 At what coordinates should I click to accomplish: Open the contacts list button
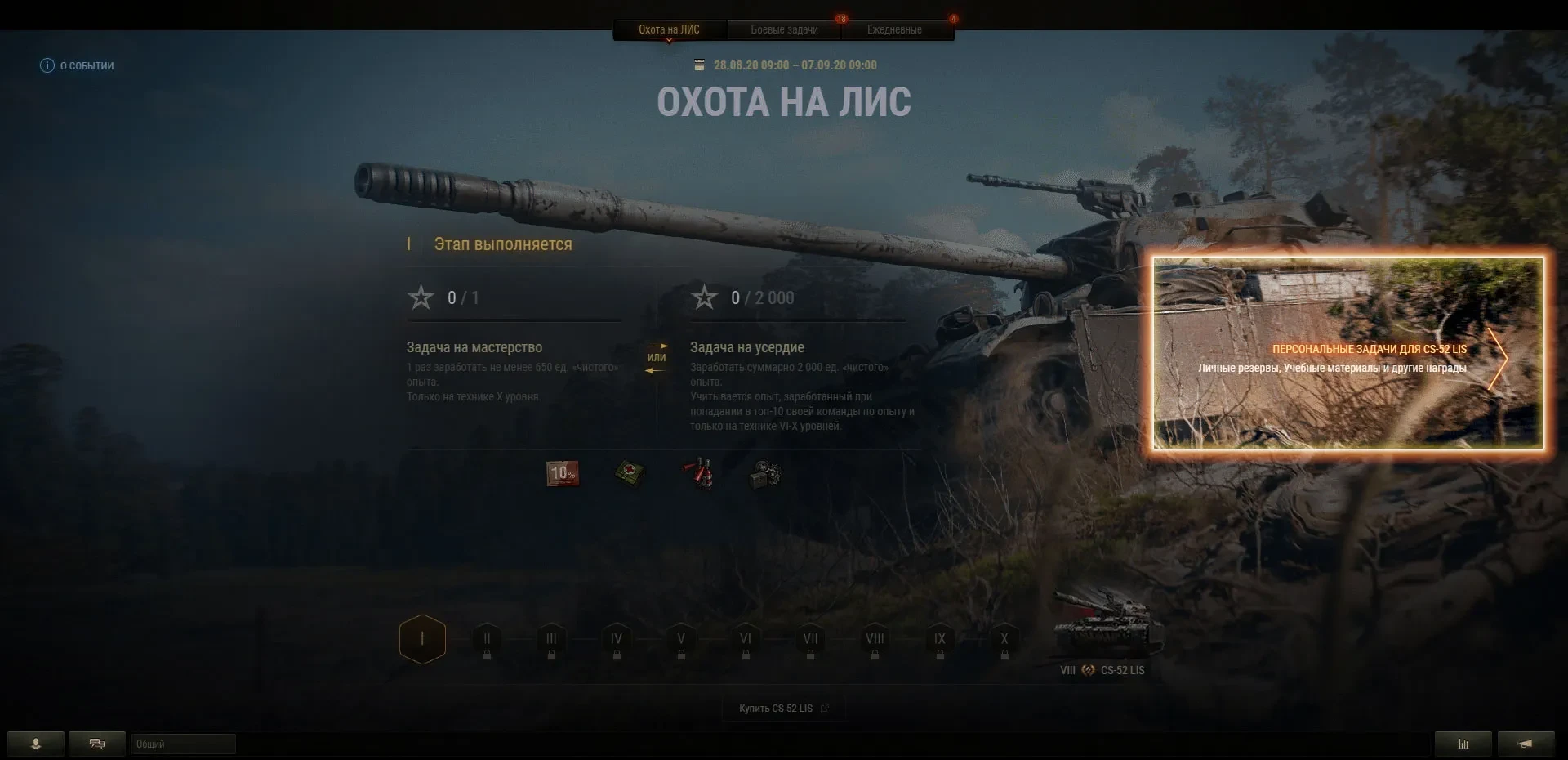point(36,744)
